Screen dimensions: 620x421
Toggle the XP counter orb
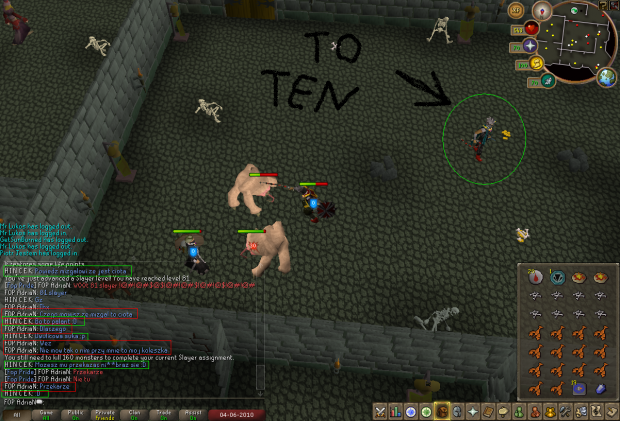click(x=517, y=10)
